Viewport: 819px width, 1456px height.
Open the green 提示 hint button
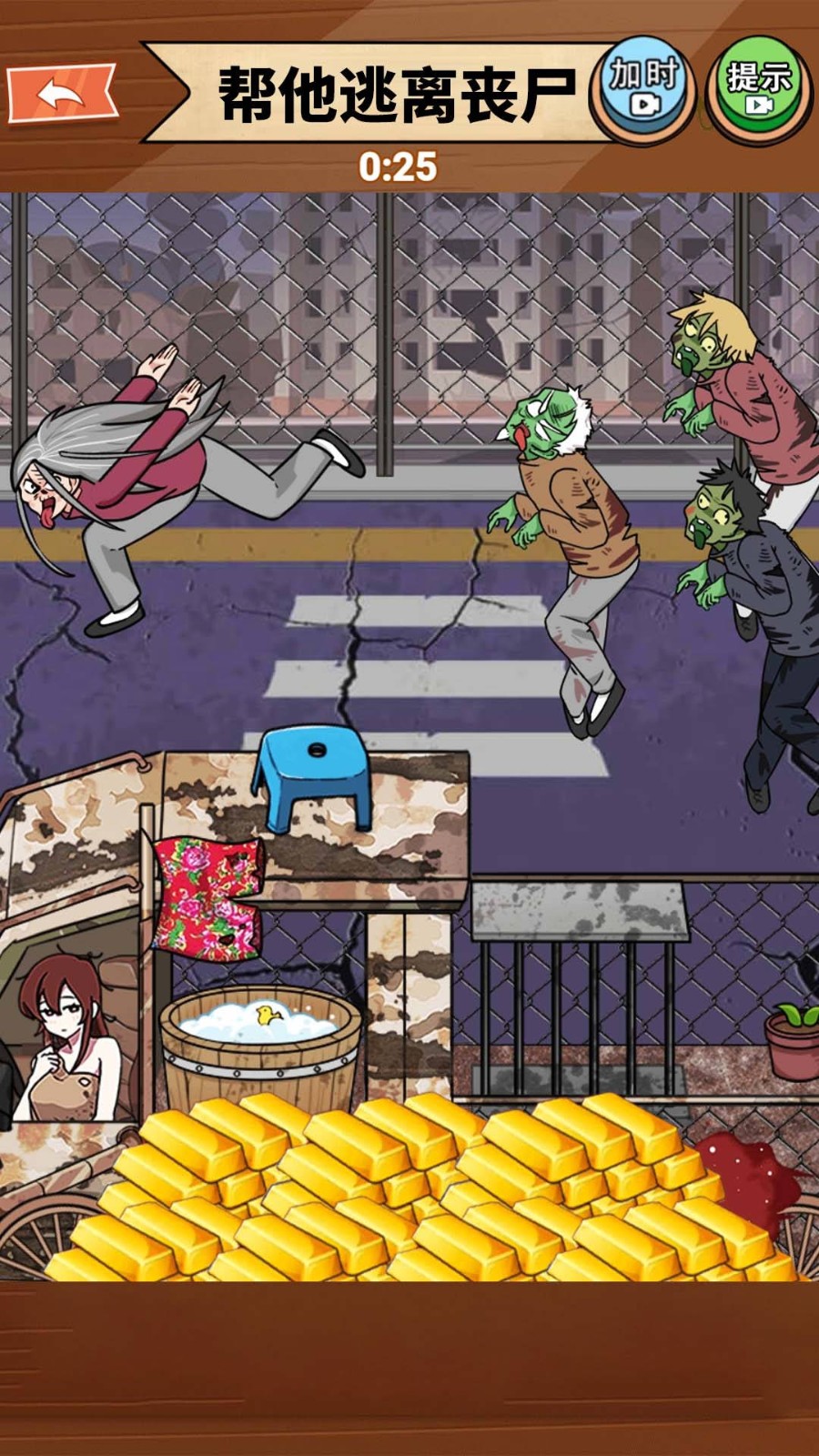tap(758, 88)
